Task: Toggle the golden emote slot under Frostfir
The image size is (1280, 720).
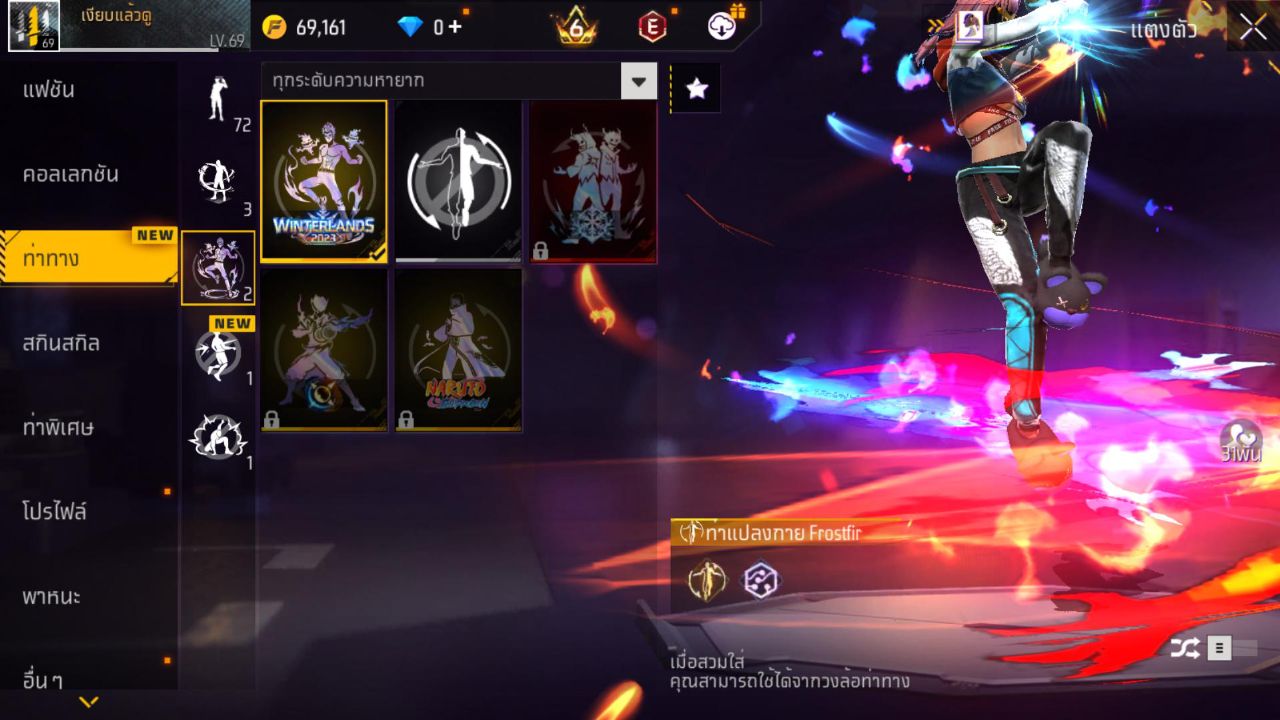Action: click(x=706, y=580)
